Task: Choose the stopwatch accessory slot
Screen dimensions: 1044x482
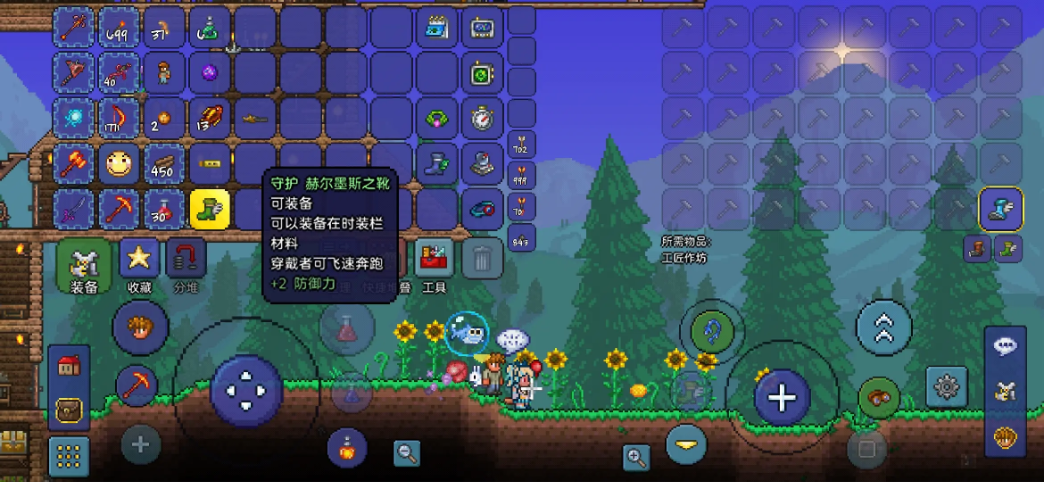Action: tap(482, 118)
